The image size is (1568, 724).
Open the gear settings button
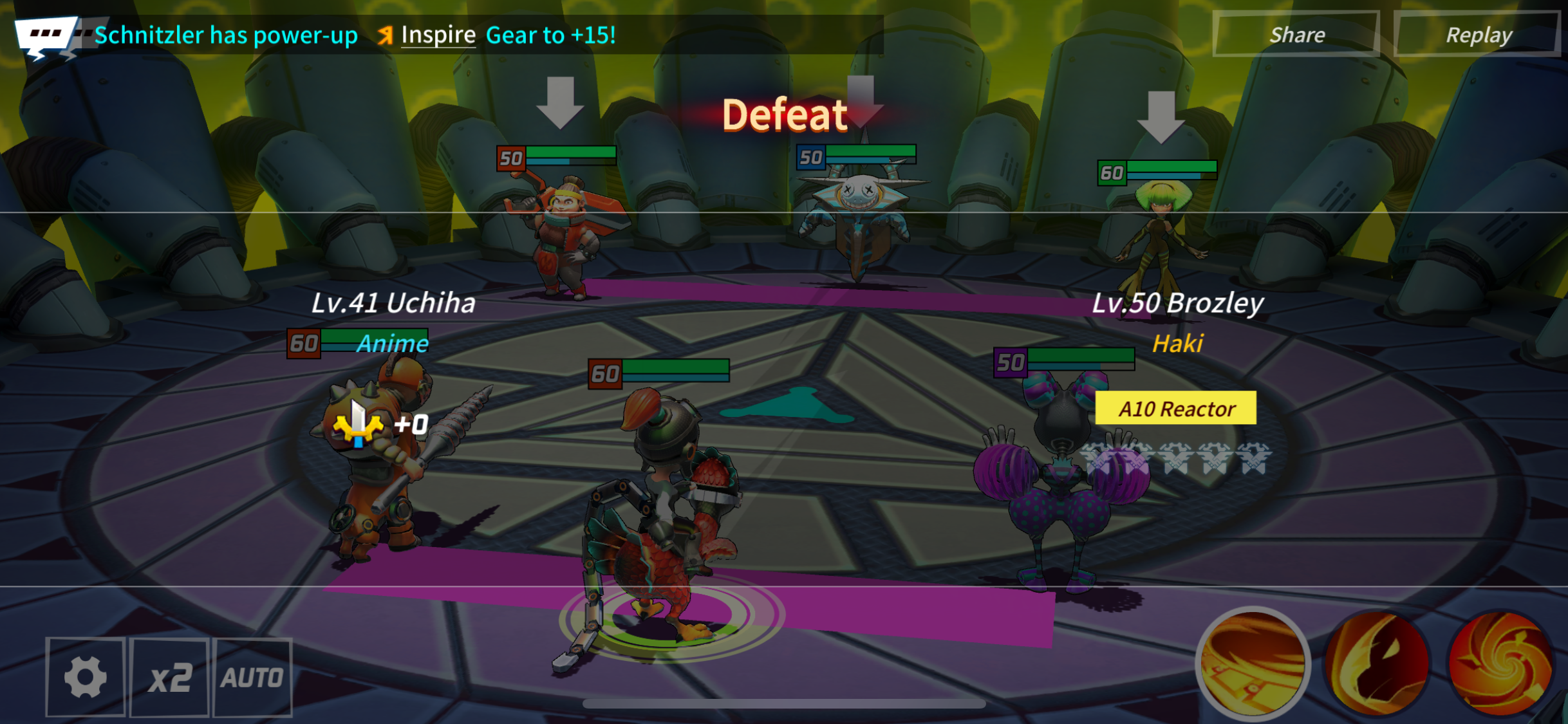(x=85, y=677)
